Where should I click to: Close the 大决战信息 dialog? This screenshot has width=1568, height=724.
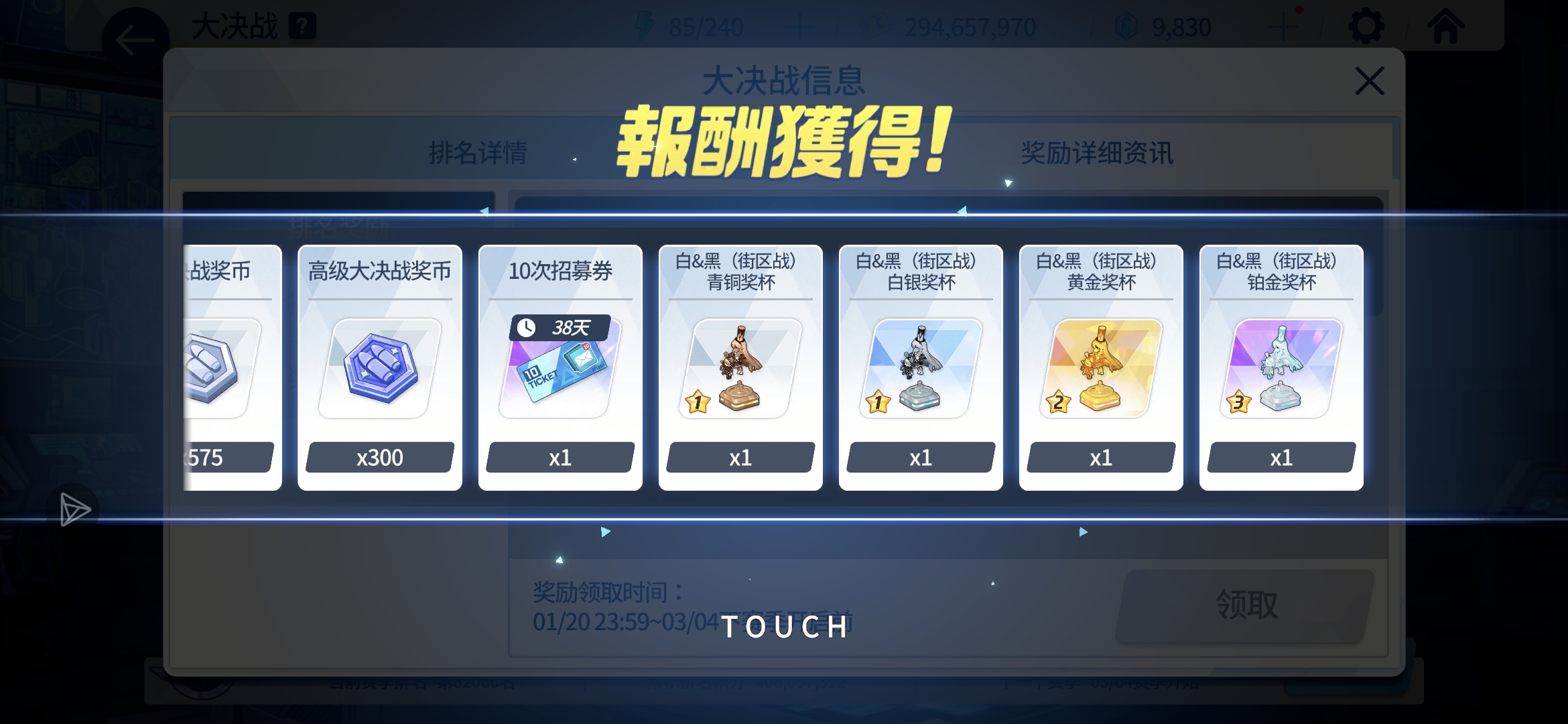point(1371,79)
